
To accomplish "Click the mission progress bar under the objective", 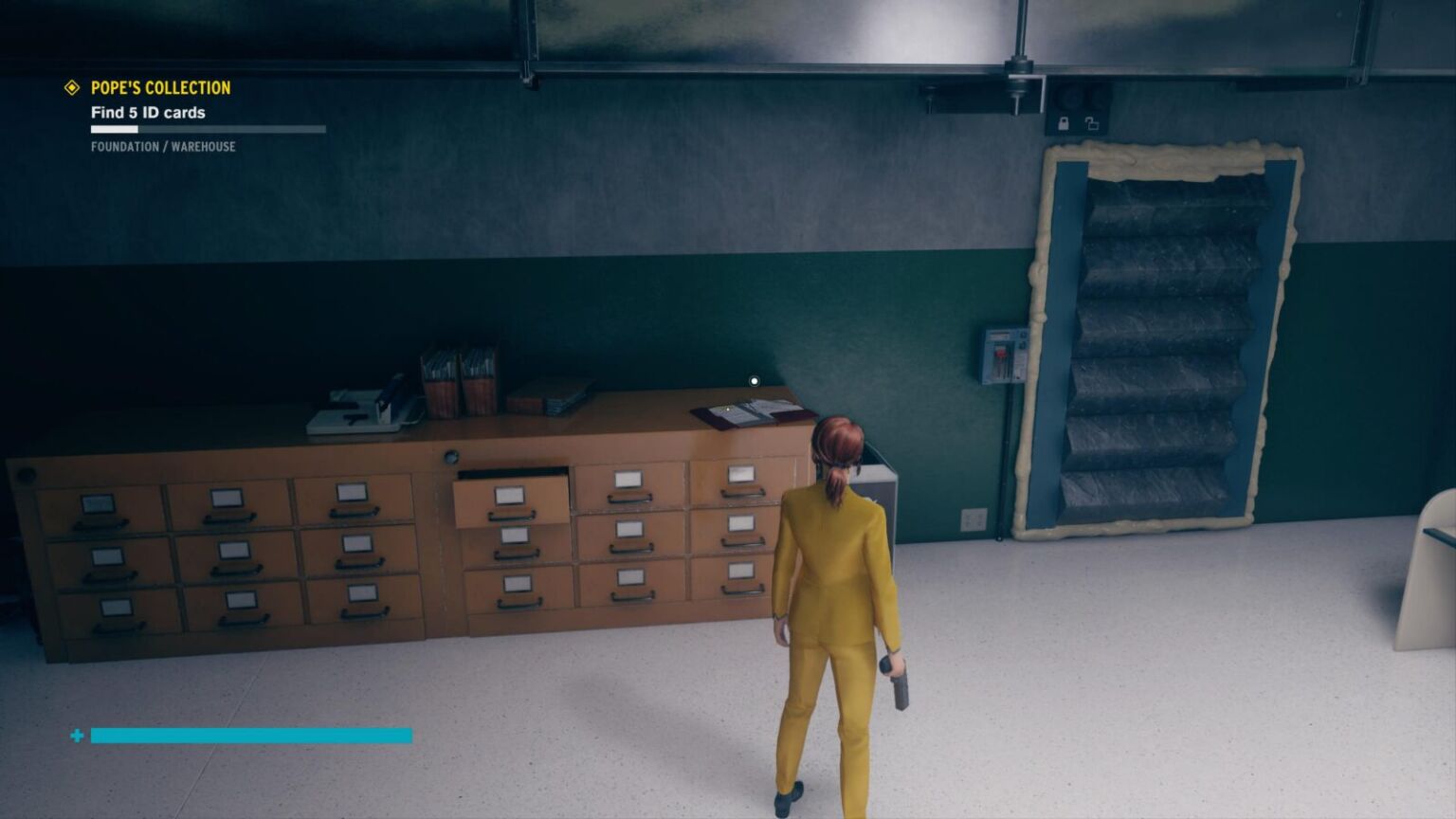I will tap(209, 130).
